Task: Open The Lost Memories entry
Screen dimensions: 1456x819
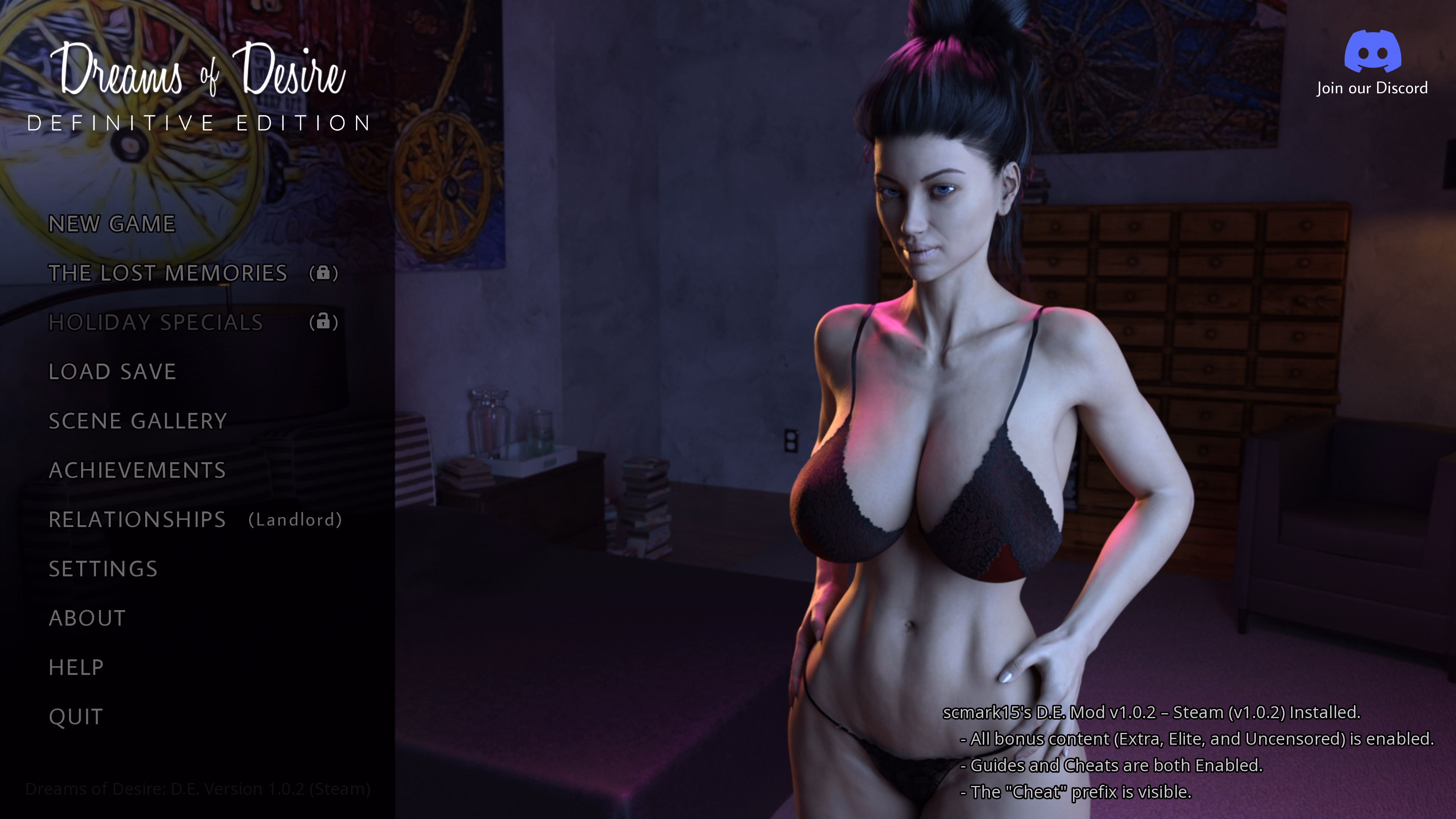Action: pyautogui.click(x=168, y=273)
